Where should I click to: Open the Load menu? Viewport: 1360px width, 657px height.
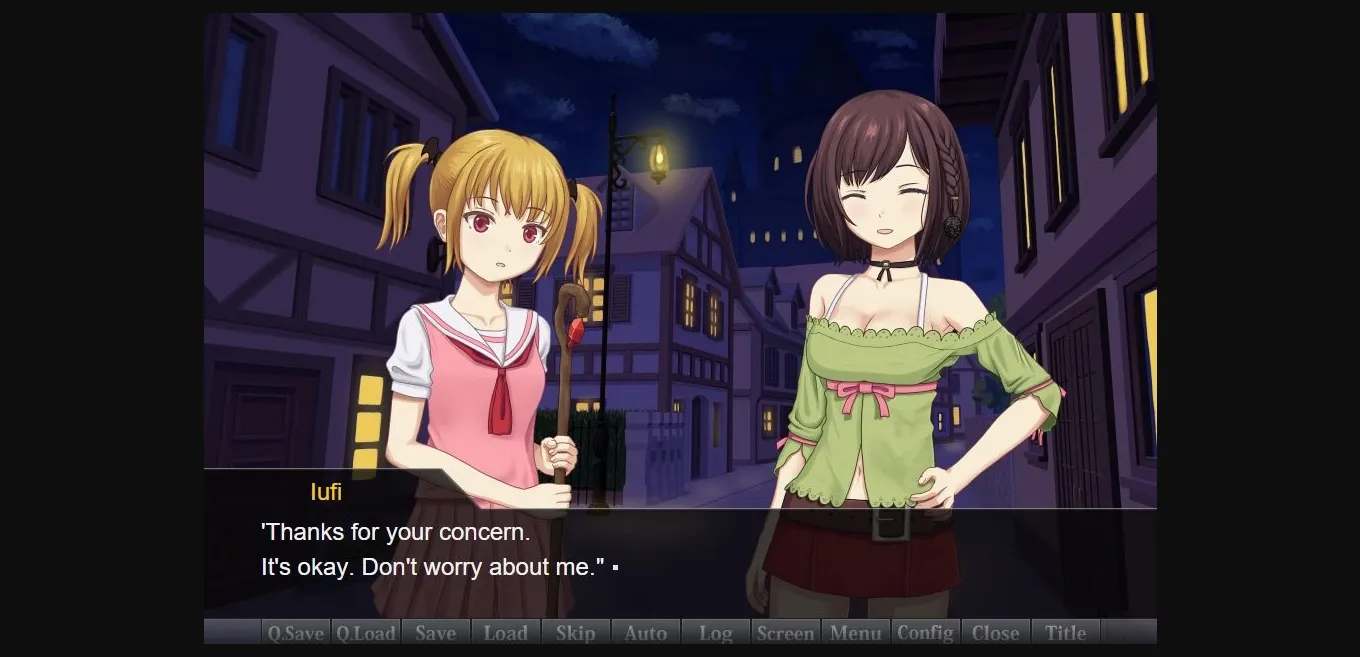pyautogui.click(x=506, y=632)
